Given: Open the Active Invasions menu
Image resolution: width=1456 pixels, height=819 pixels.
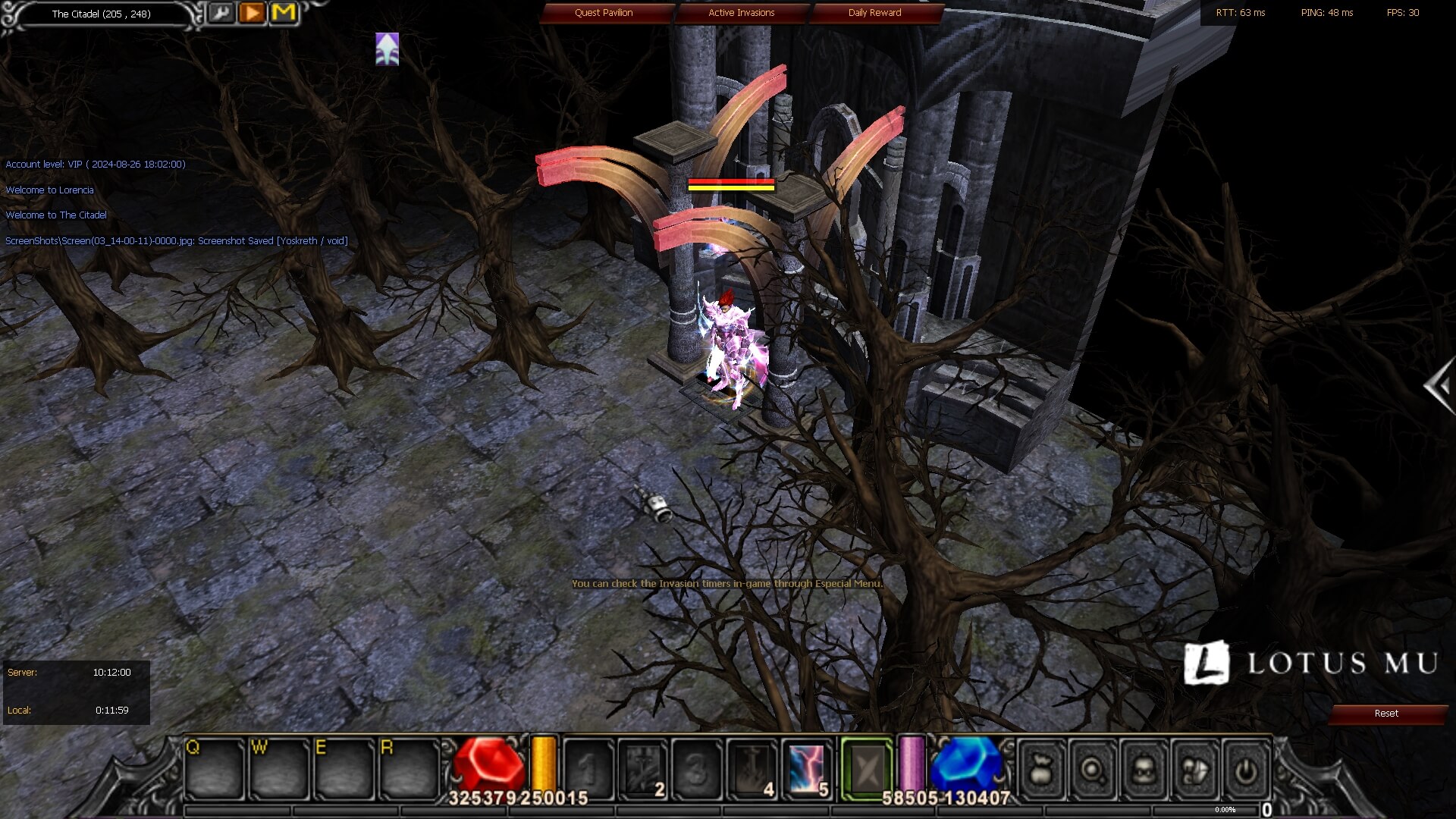Looking at the screenshot, I should coord(742,13).
